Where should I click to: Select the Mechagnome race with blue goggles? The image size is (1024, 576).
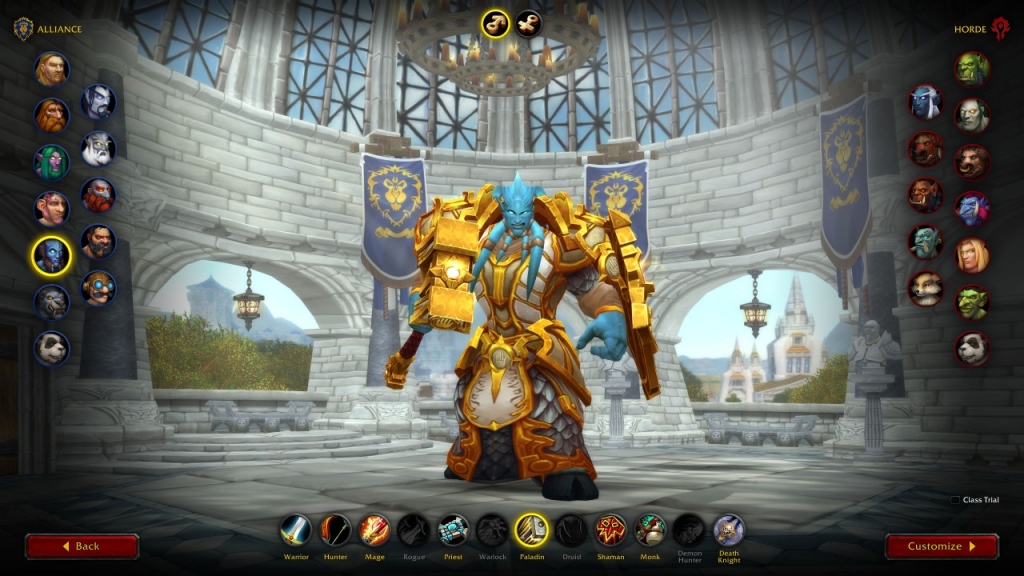(x=98, y=288)
